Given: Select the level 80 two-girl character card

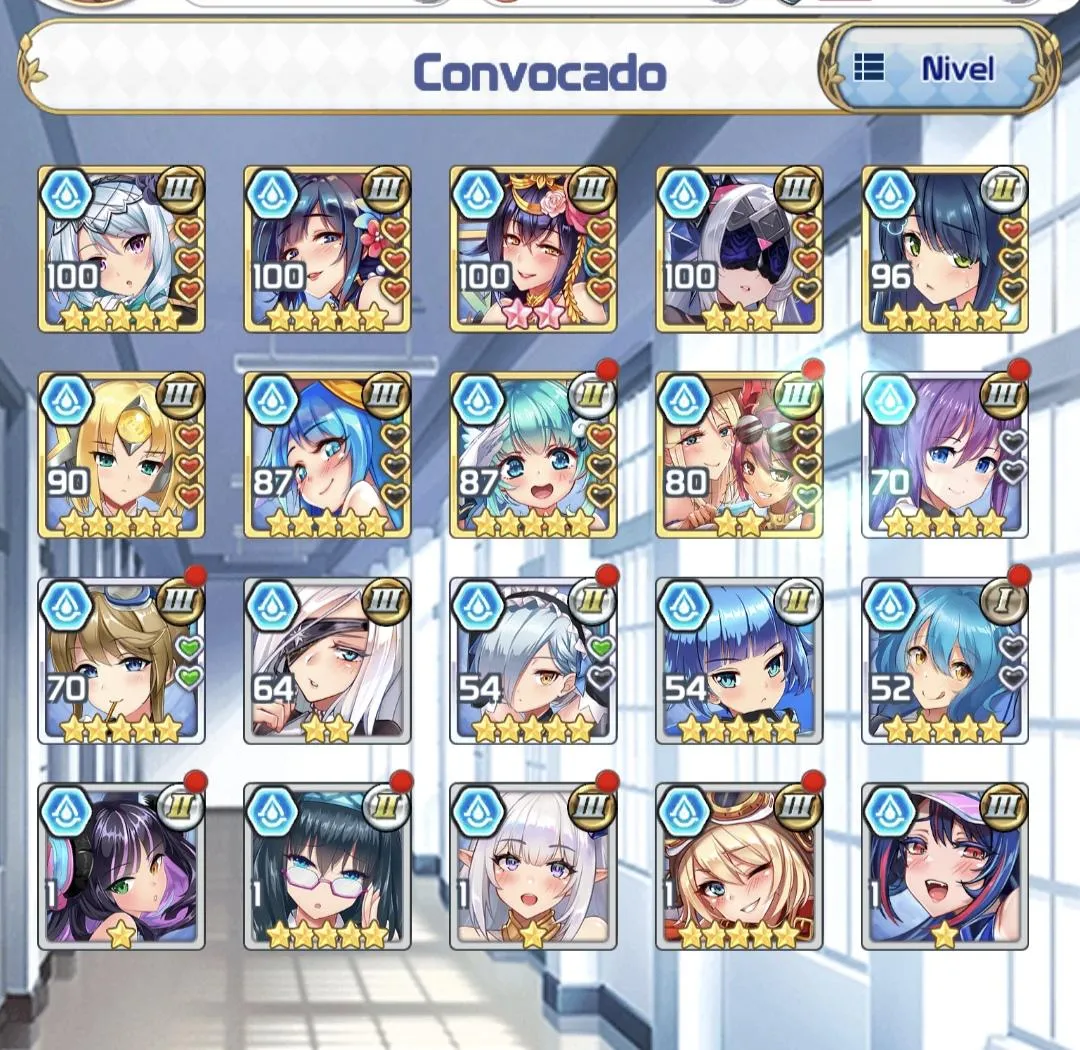Looking at the screenshot, I should pos(739,455).
